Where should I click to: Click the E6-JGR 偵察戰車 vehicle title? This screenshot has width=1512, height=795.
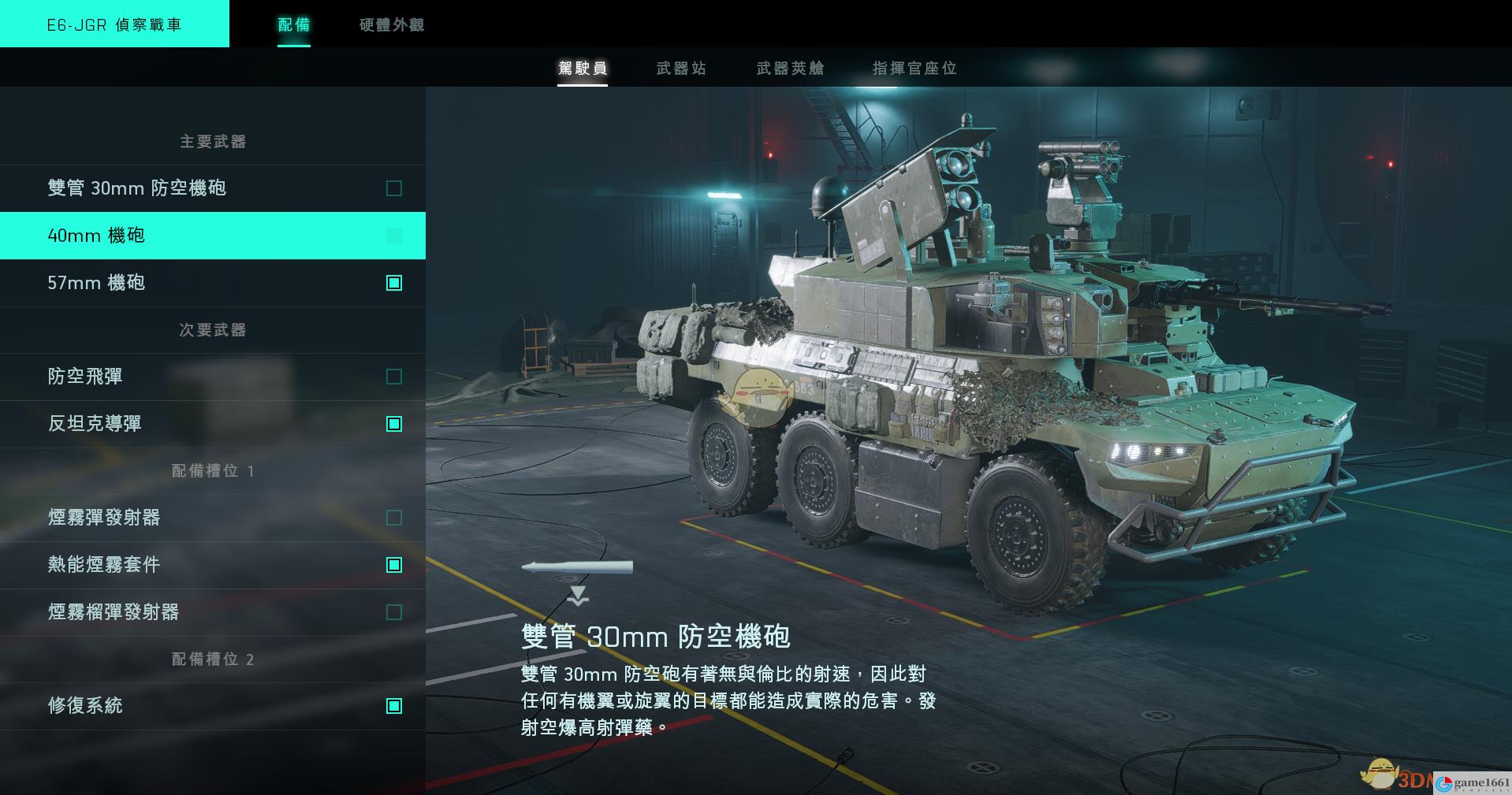[x=114, y=24]
